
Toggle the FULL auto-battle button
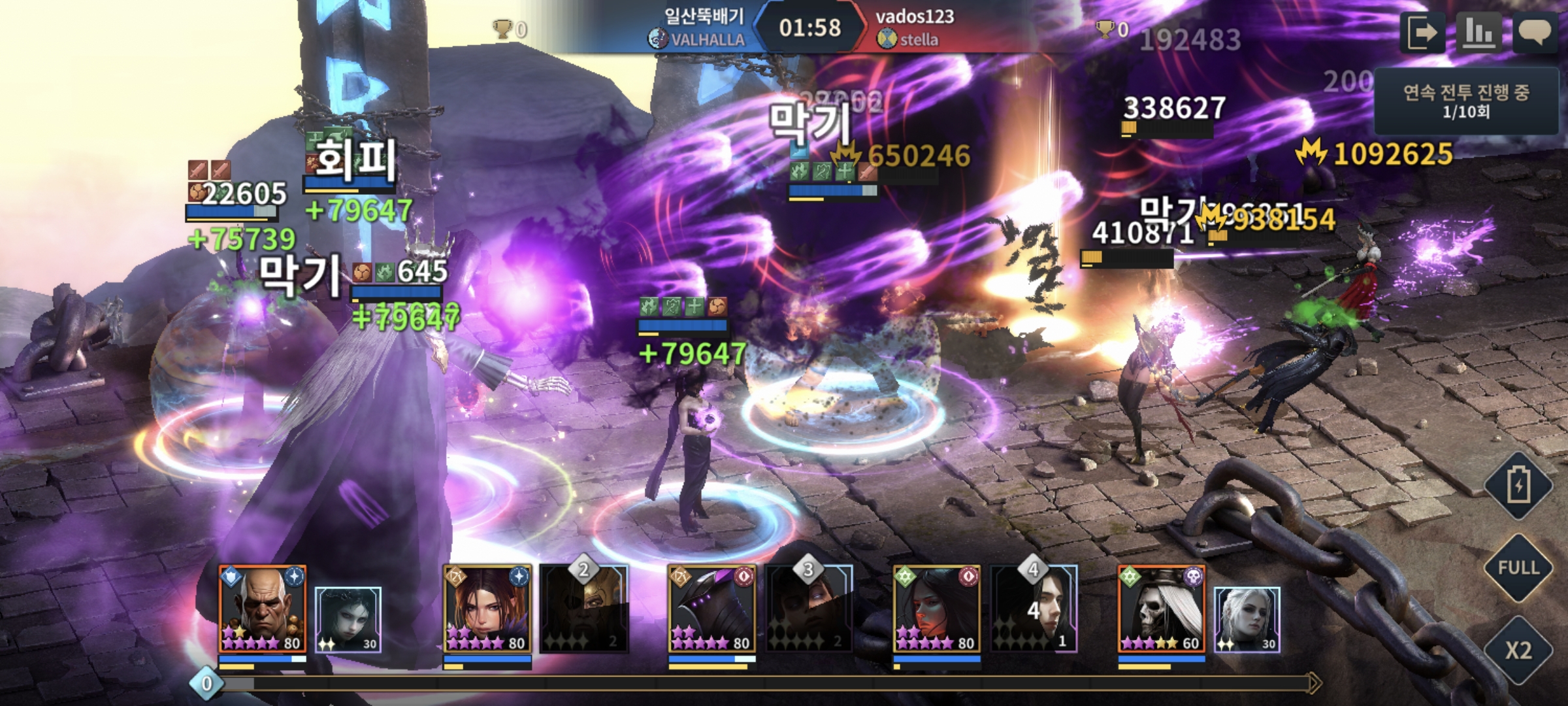tap(1518, 567)
